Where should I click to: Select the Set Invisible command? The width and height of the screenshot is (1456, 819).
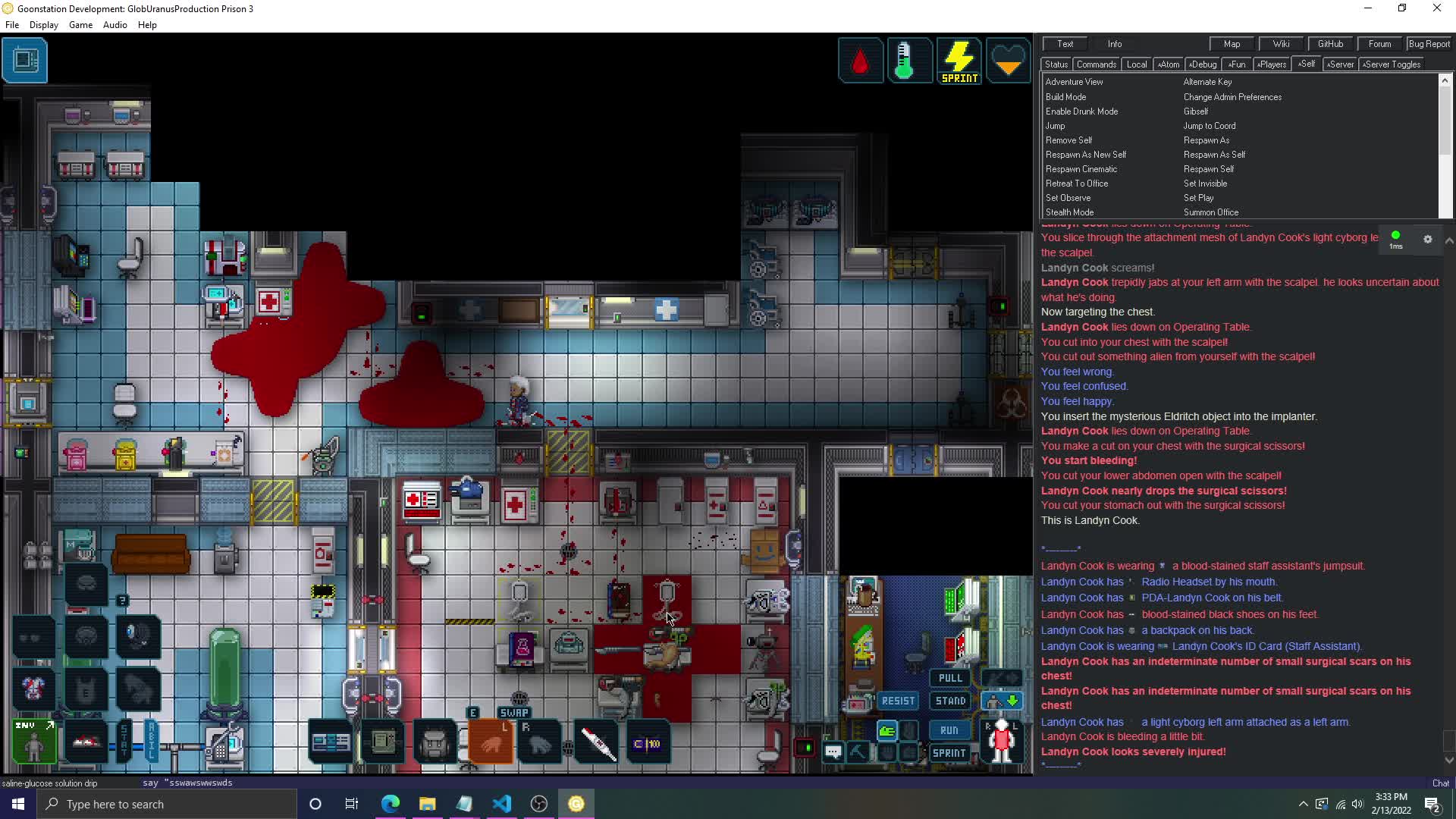(x=1205, y=184)
